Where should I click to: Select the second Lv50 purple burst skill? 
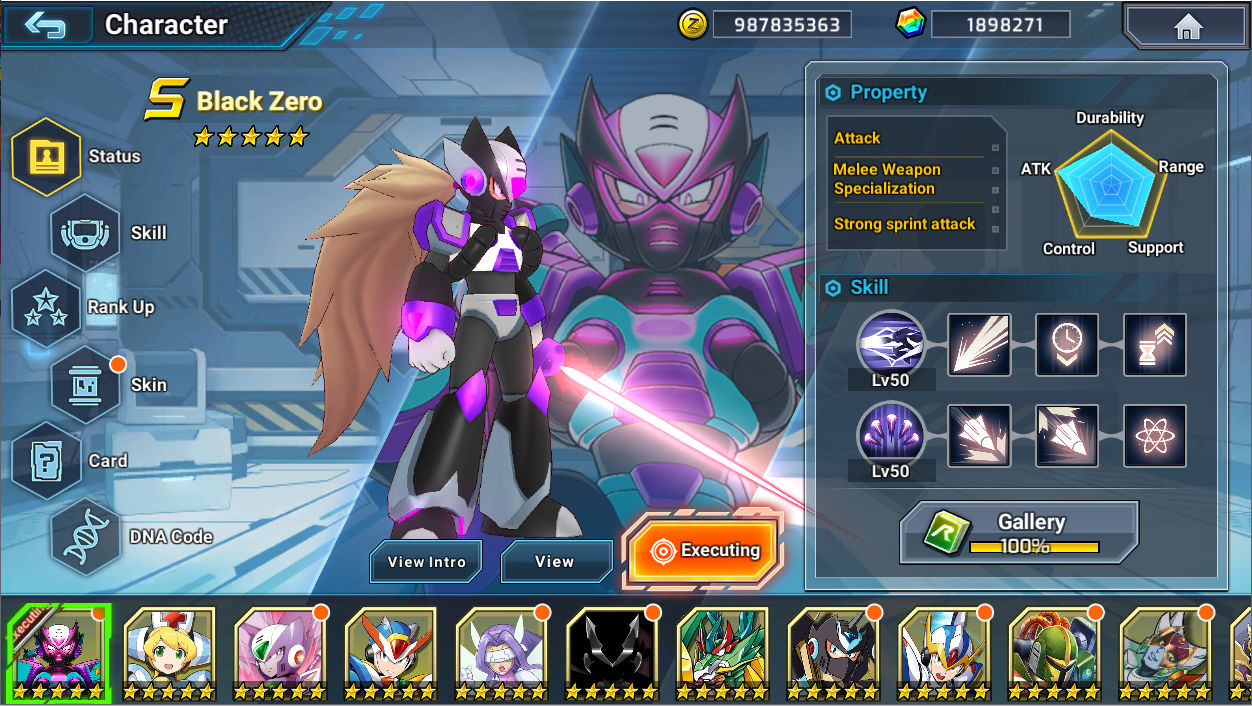click(x=891, y=435)
